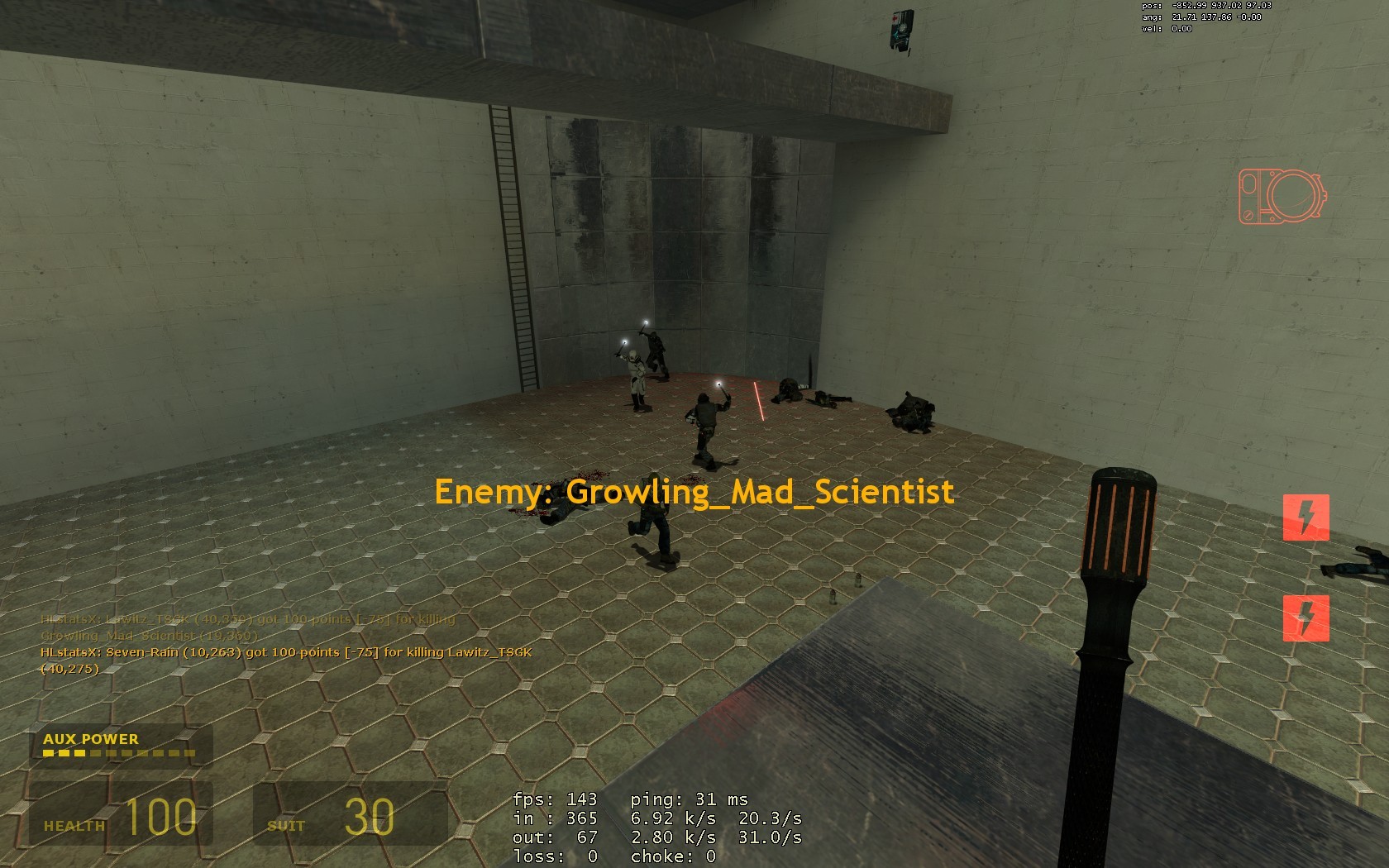Click the fps counter in the netgraph
The image size is (1389, 868).
pyautogui.click(x=554, y=799)
